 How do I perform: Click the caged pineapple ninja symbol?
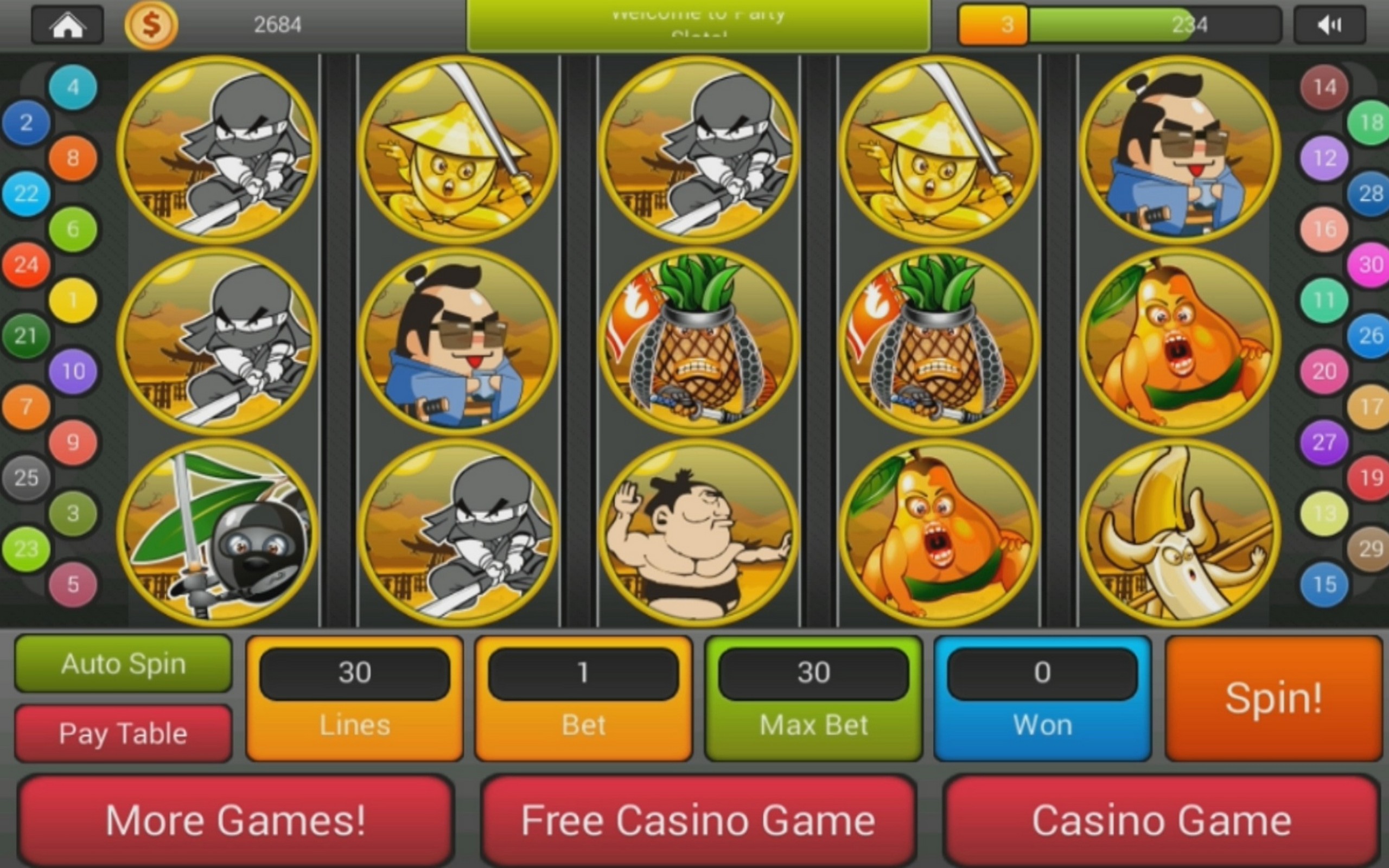point(697,342)
